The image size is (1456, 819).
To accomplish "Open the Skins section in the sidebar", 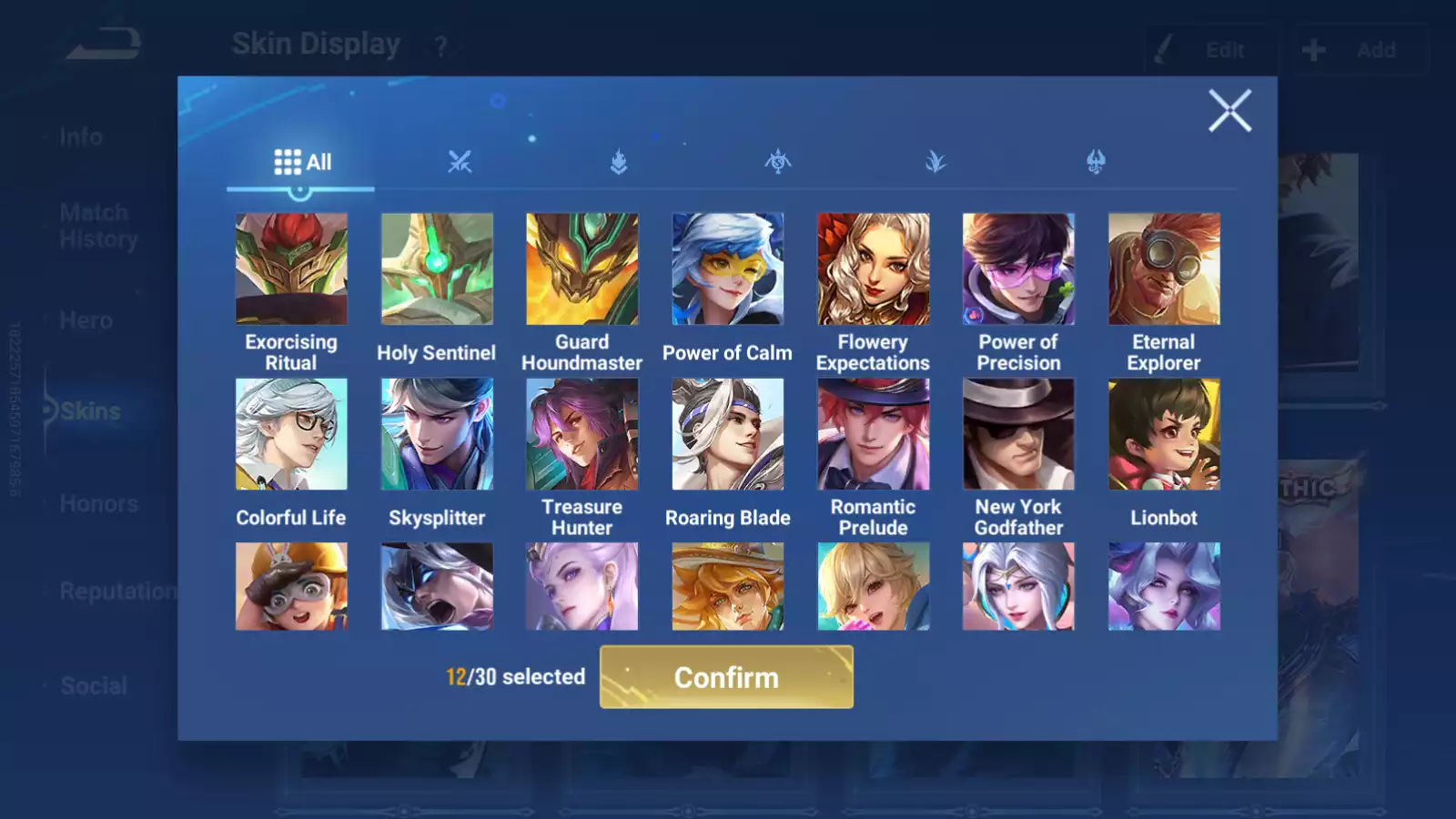I will [x=86, y=410].
